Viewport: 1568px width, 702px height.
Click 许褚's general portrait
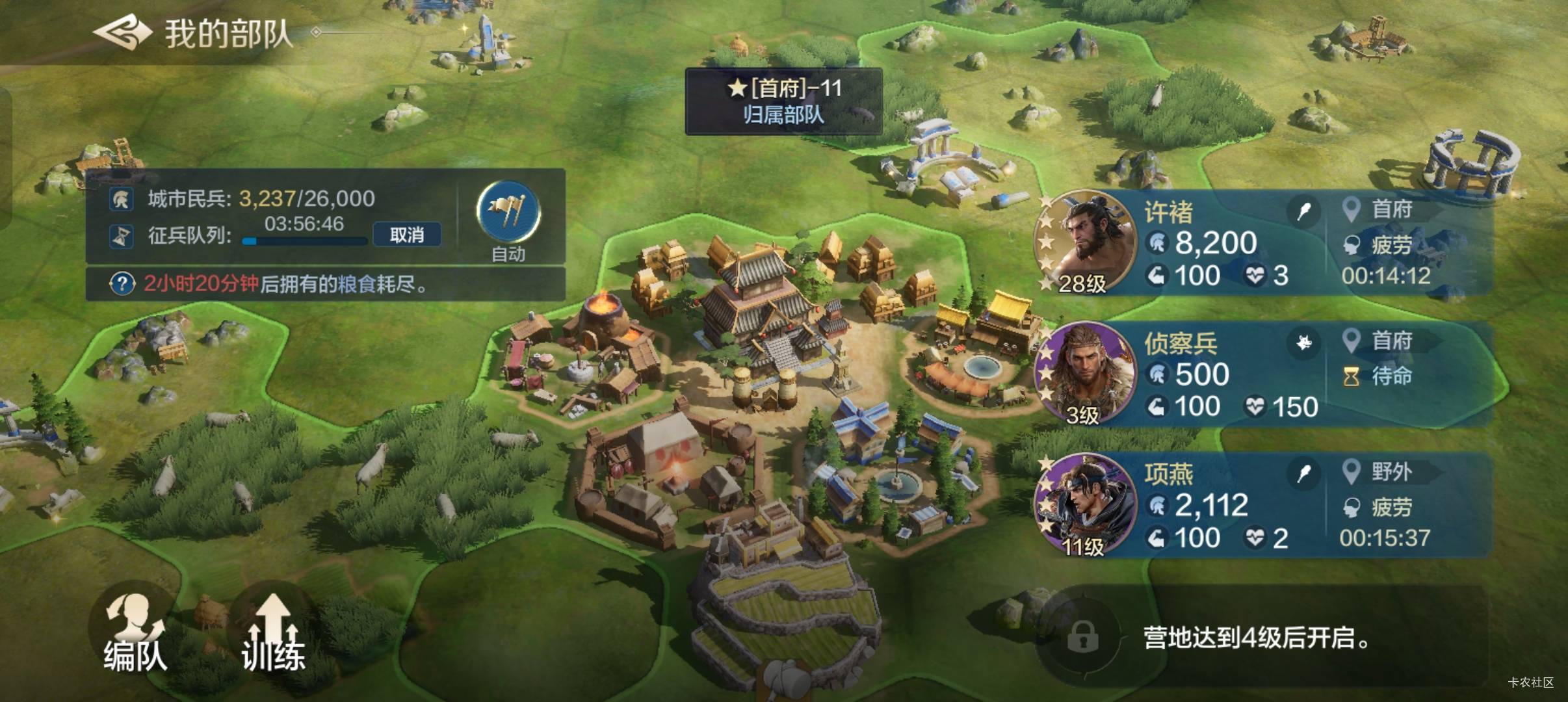[x=1085, y=240]
